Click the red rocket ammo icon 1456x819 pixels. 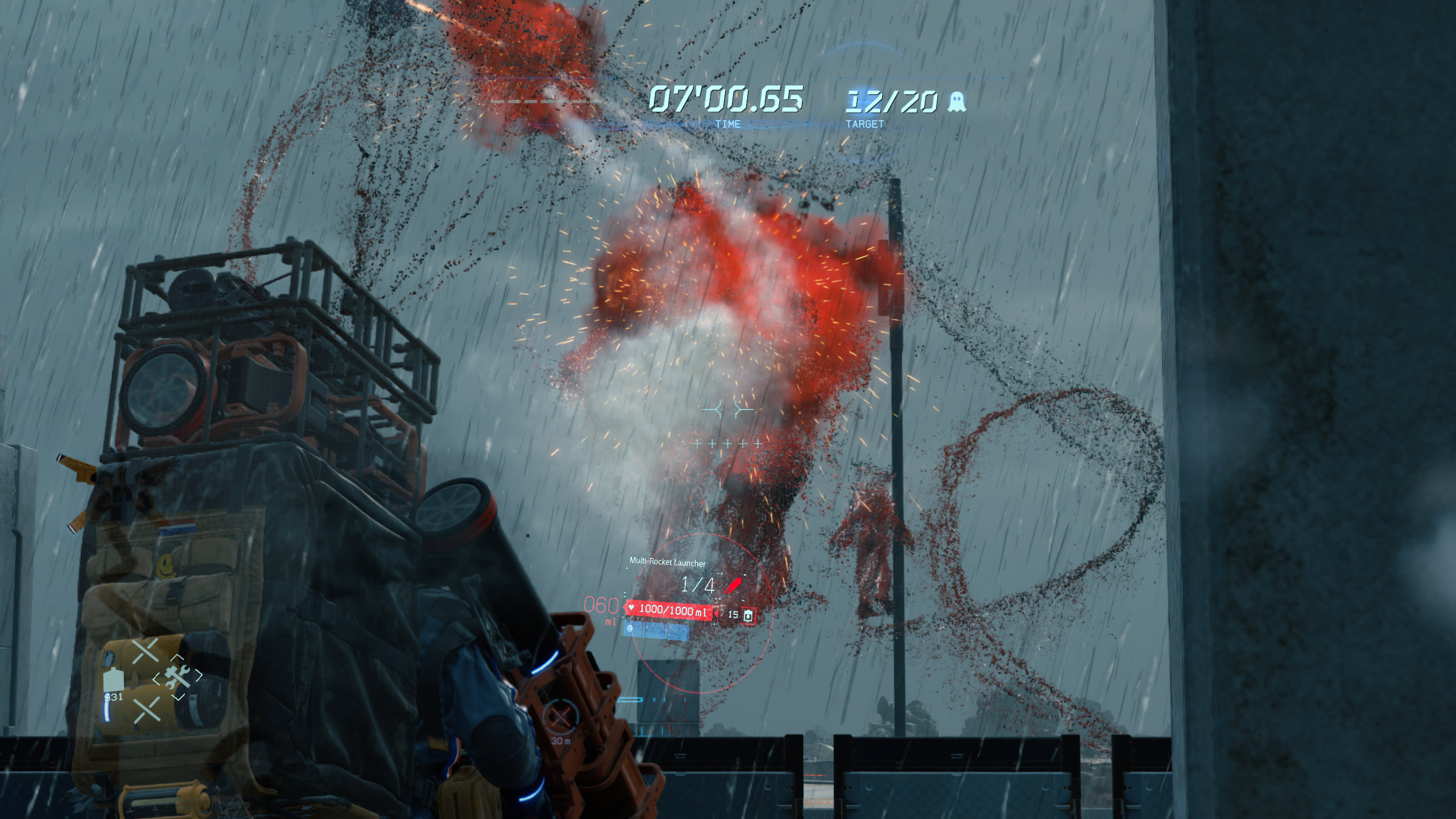(733, 585)
